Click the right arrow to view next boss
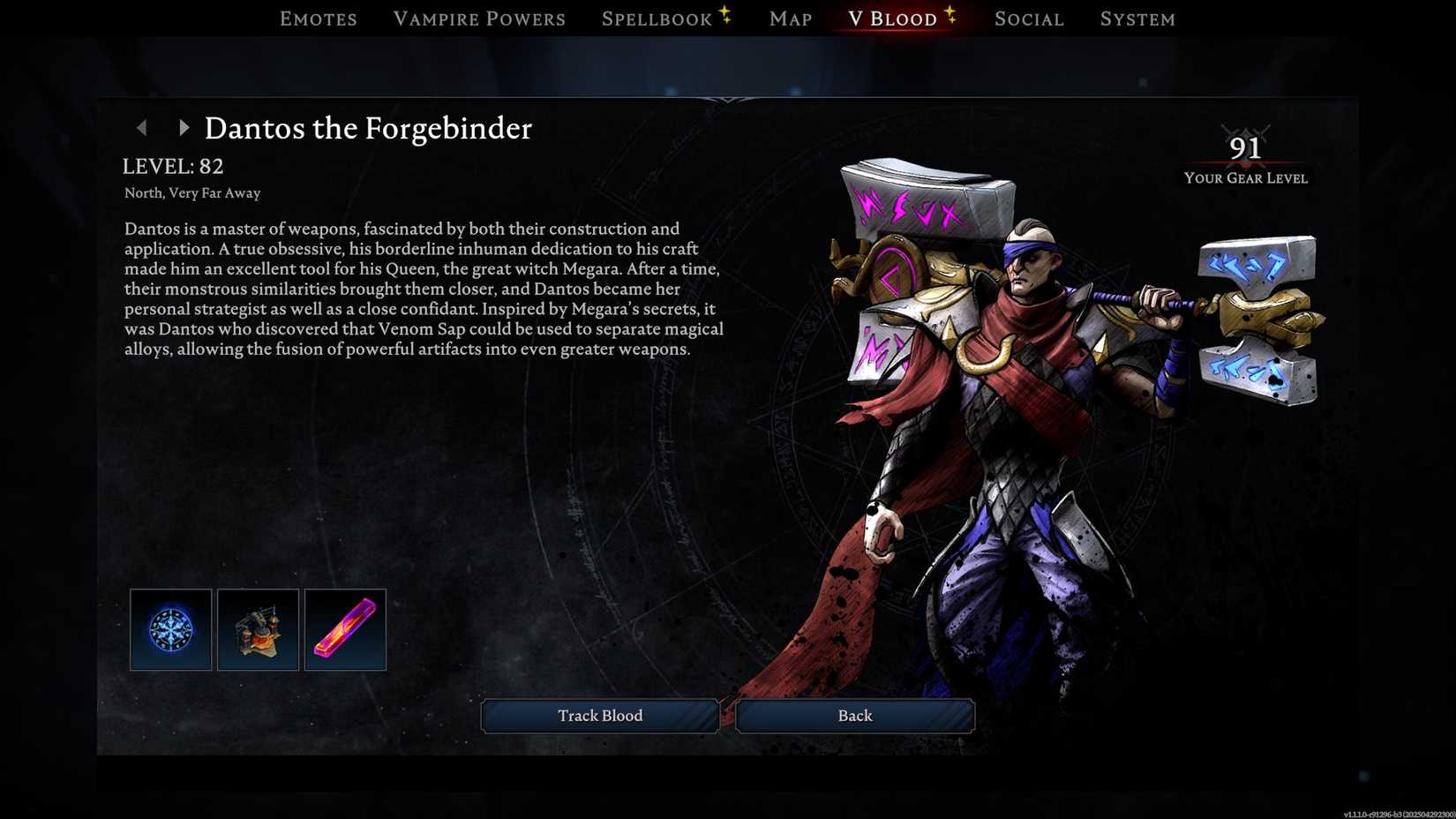Image resolution: width=1456 pixels, height=819 pixels. [x=185, y=128]
